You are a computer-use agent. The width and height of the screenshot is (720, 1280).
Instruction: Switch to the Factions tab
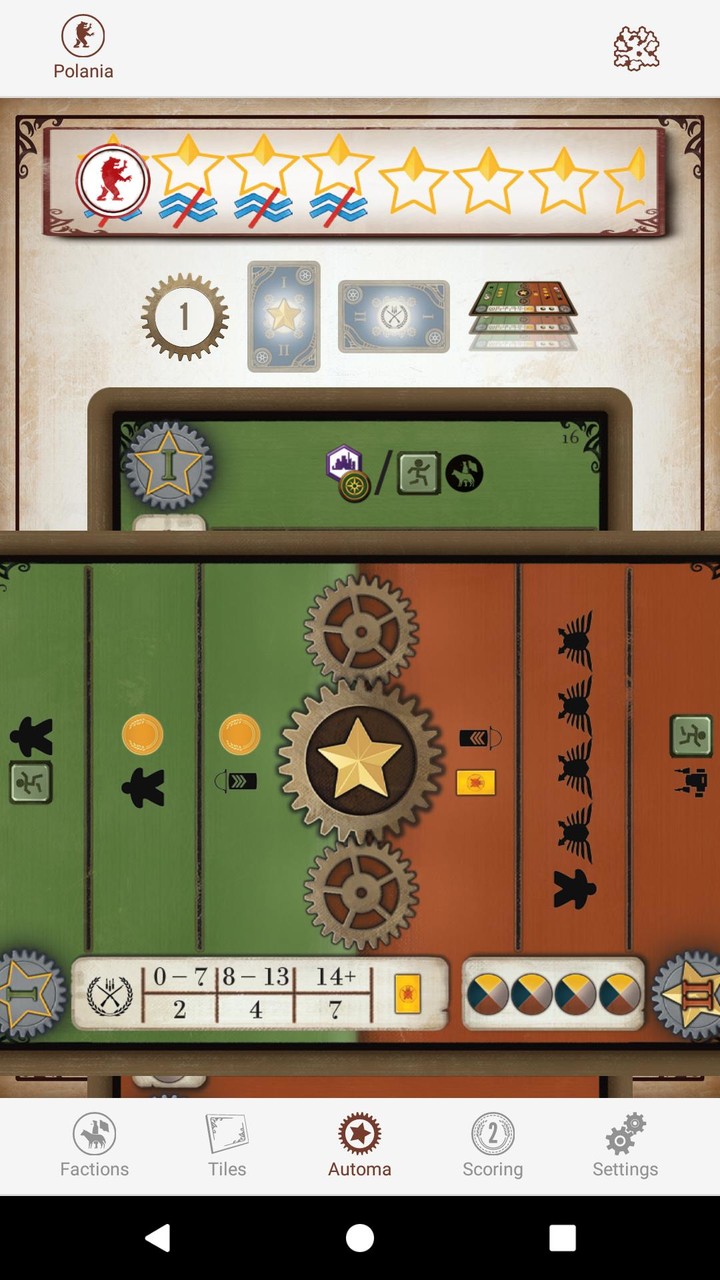coord(94,1146)
